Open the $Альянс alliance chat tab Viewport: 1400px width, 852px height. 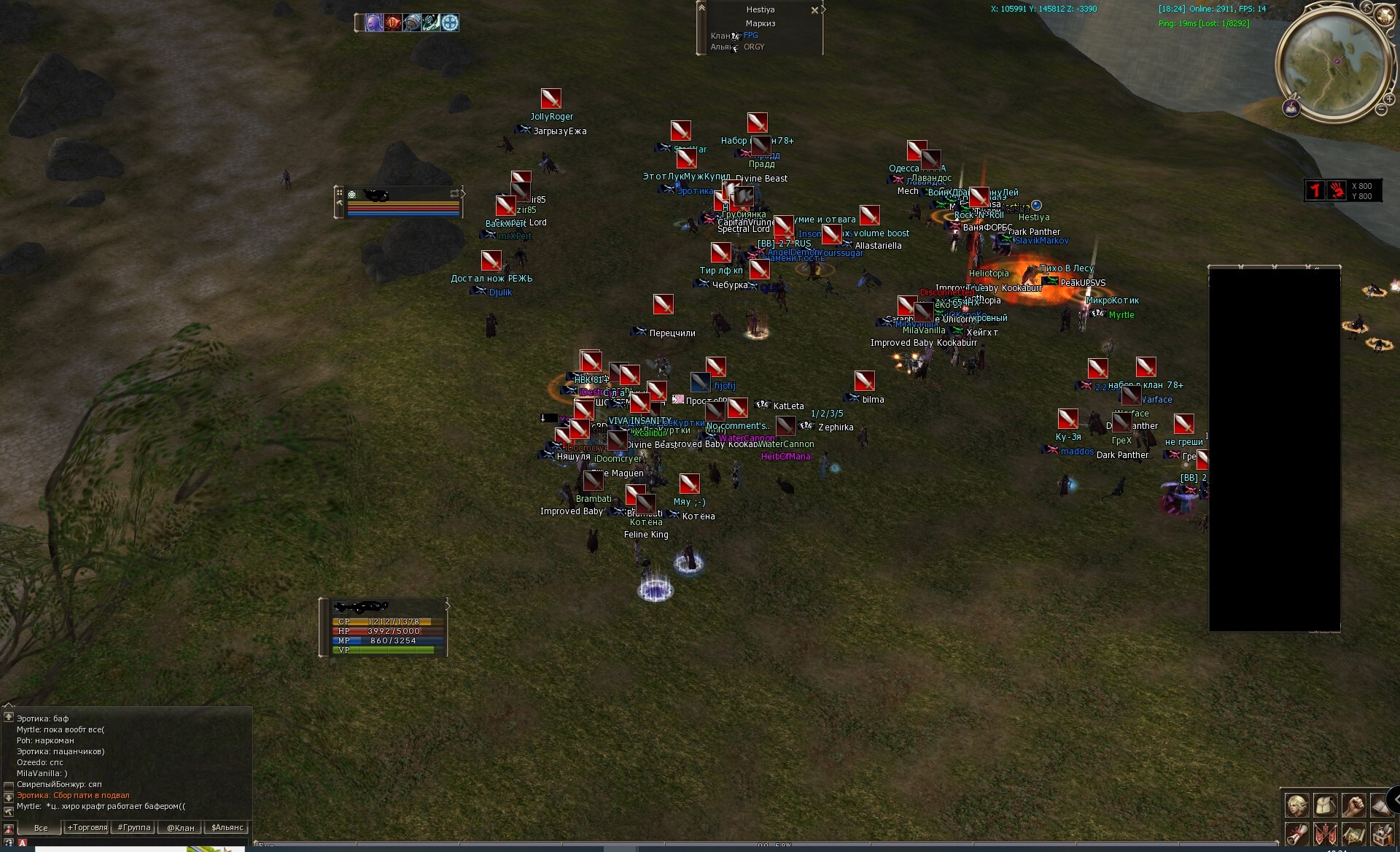tap(227, 828)
